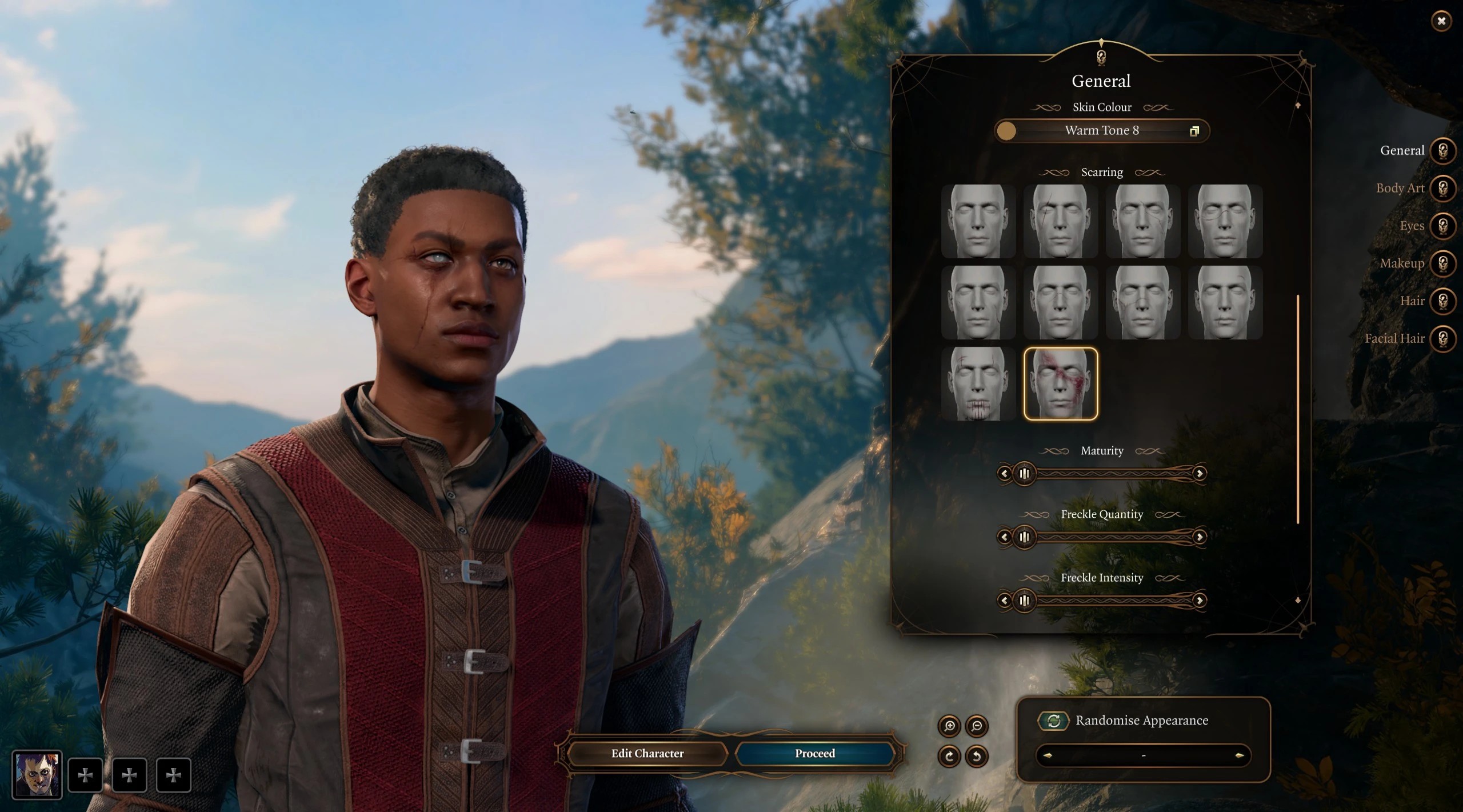Select the bloody face scarring thumbnail
This screenshot has height=812, width=1463.
tap(1060, 383)
